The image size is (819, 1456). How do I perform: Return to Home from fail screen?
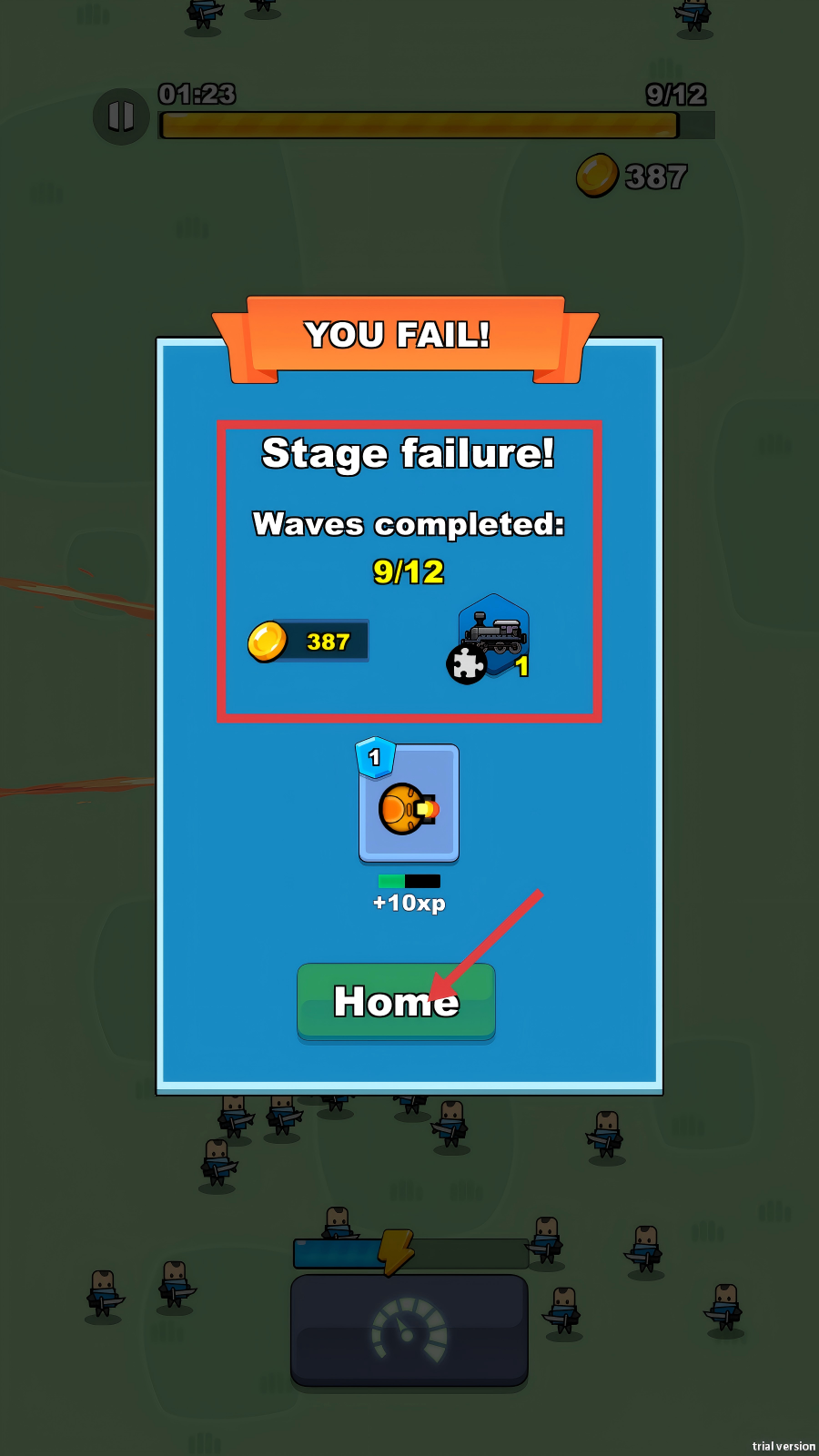coord(396,1001)
